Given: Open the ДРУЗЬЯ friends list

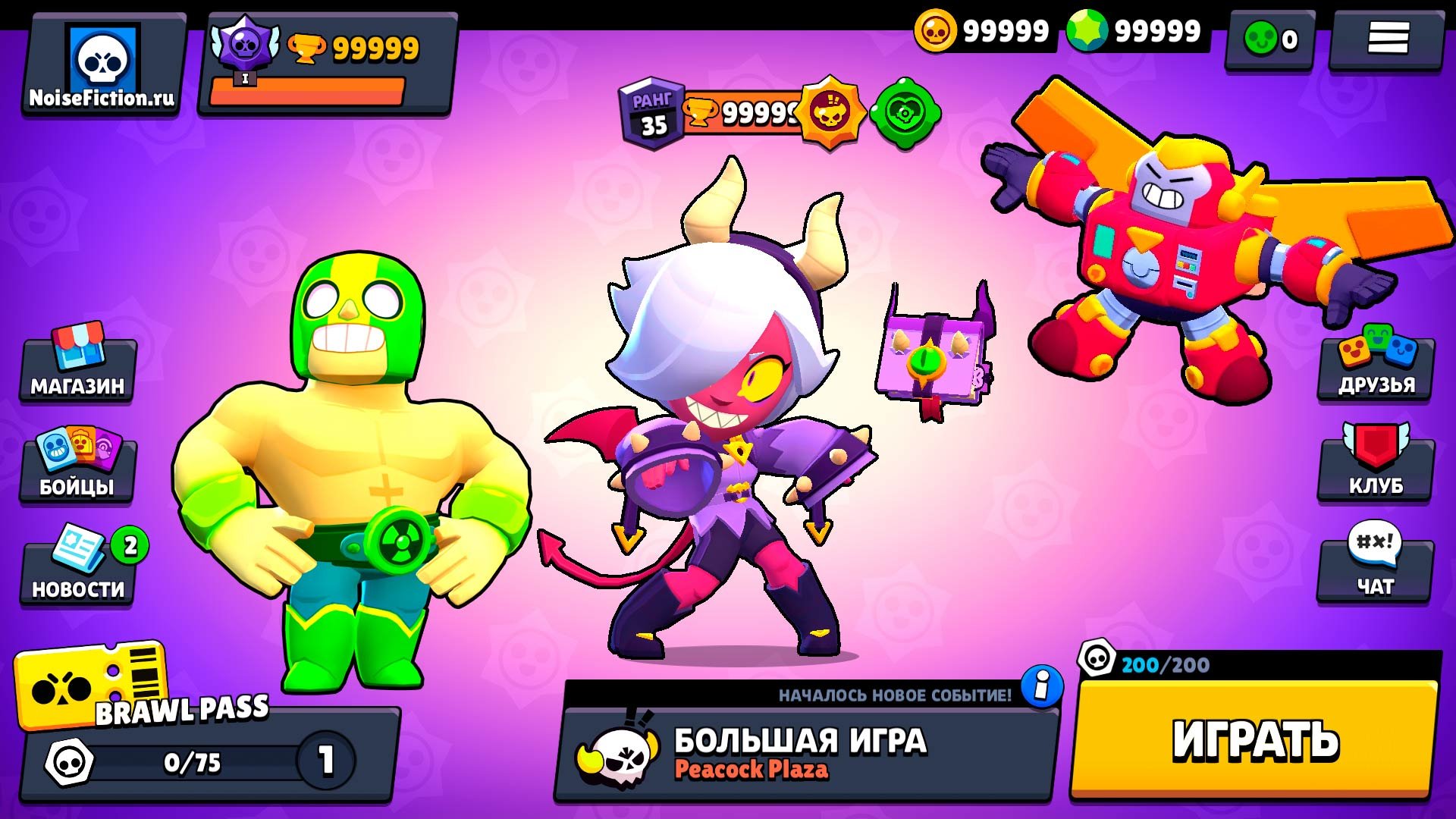Looking at the screenshot, I should click(x=1376, y=366).
